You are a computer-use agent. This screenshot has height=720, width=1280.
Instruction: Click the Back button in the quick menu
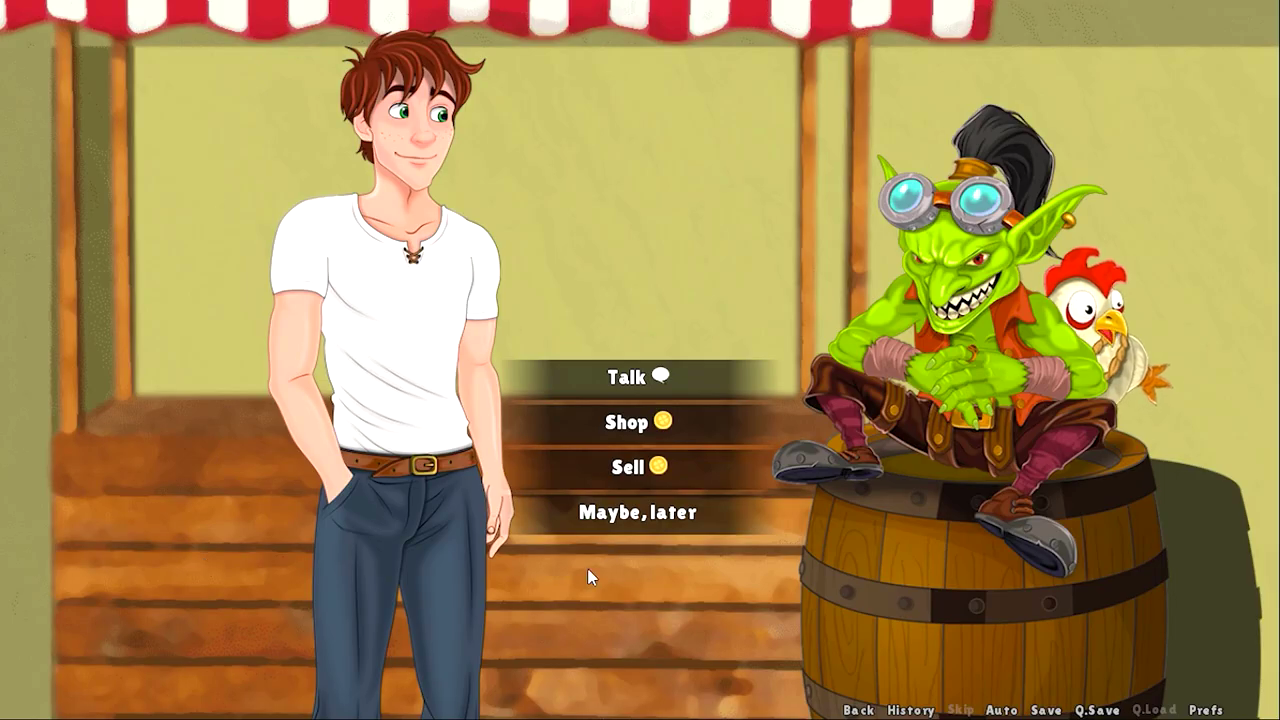point(858,710)
